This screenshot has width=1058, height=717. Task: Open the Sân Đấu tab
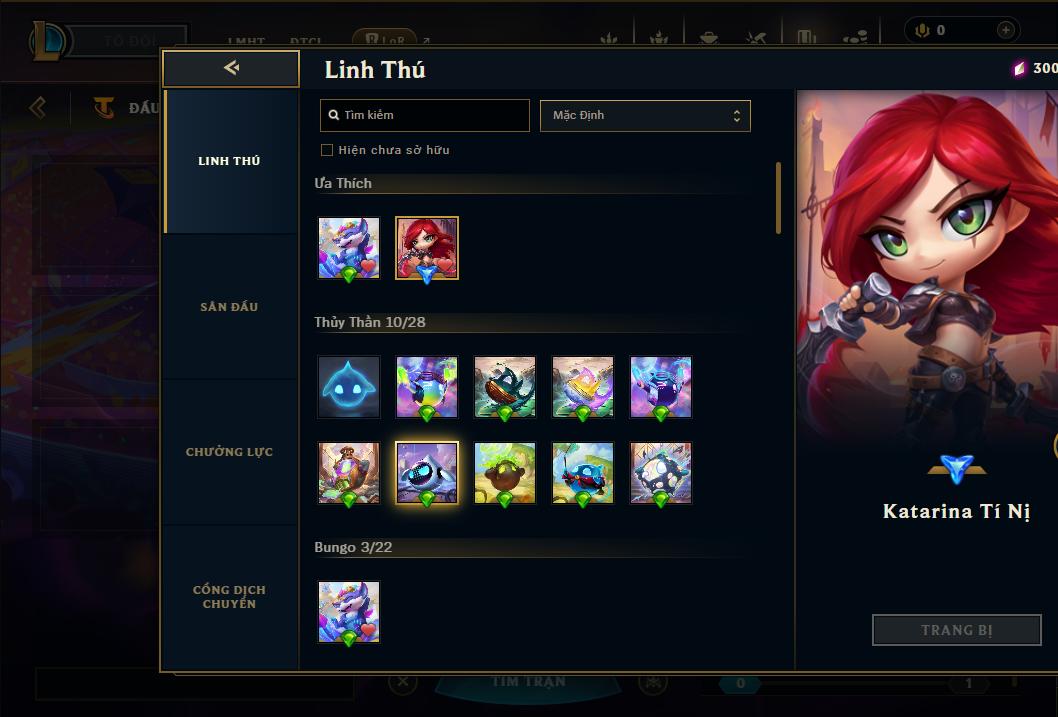click(229, 307)
